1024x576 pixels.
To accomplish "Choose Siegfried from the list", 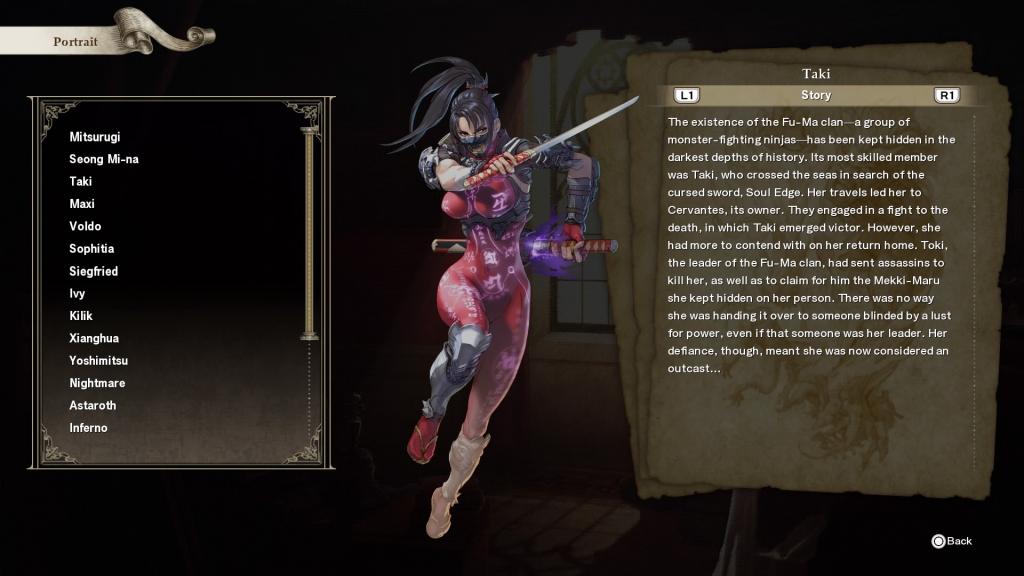I will click(x=94, y=271).
